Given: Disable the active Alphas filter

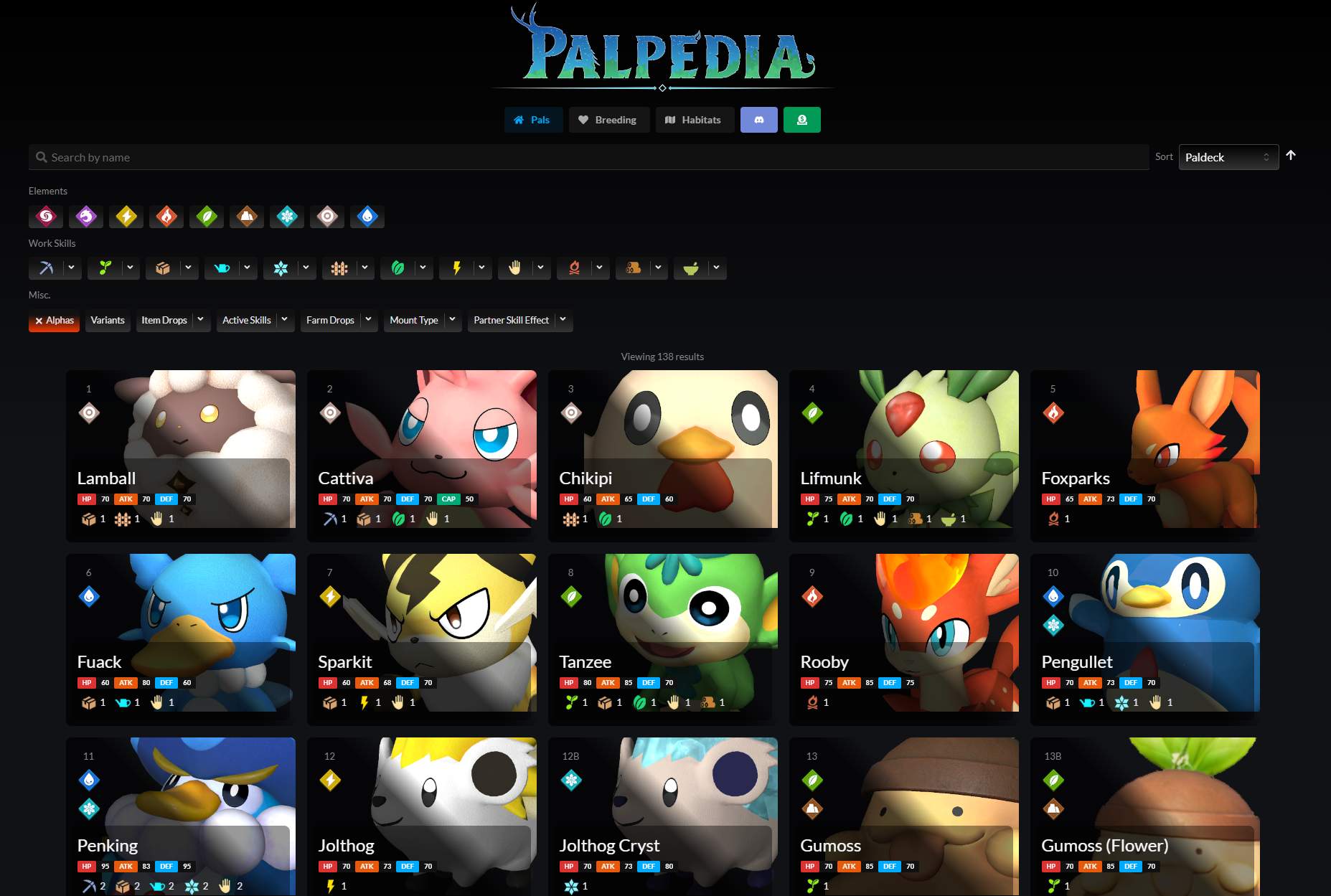Looking at the screenshot, I should [x=54, y=321].
